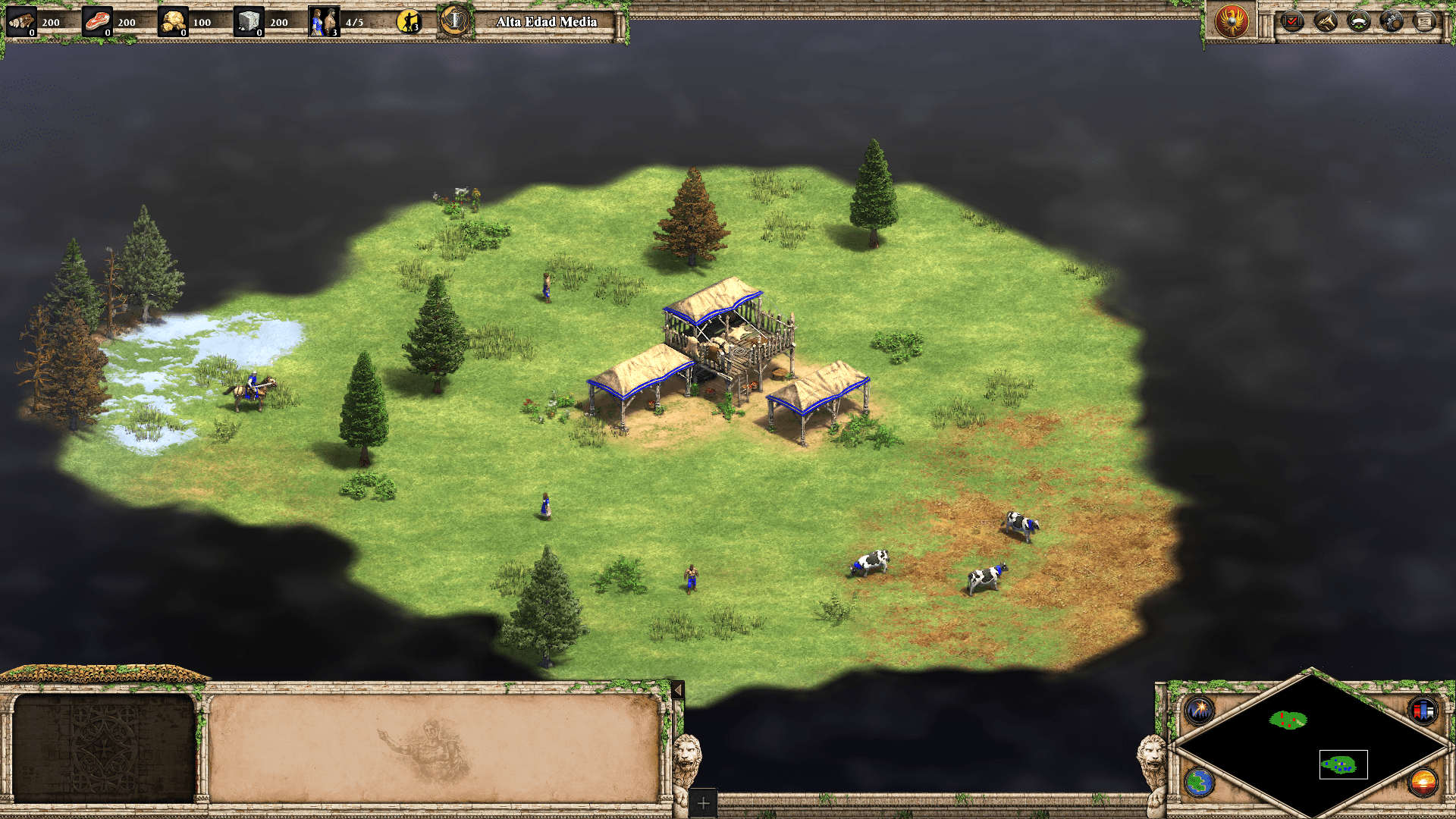Click the food resource icon
1456x819 pixels.
click(97, 22)
